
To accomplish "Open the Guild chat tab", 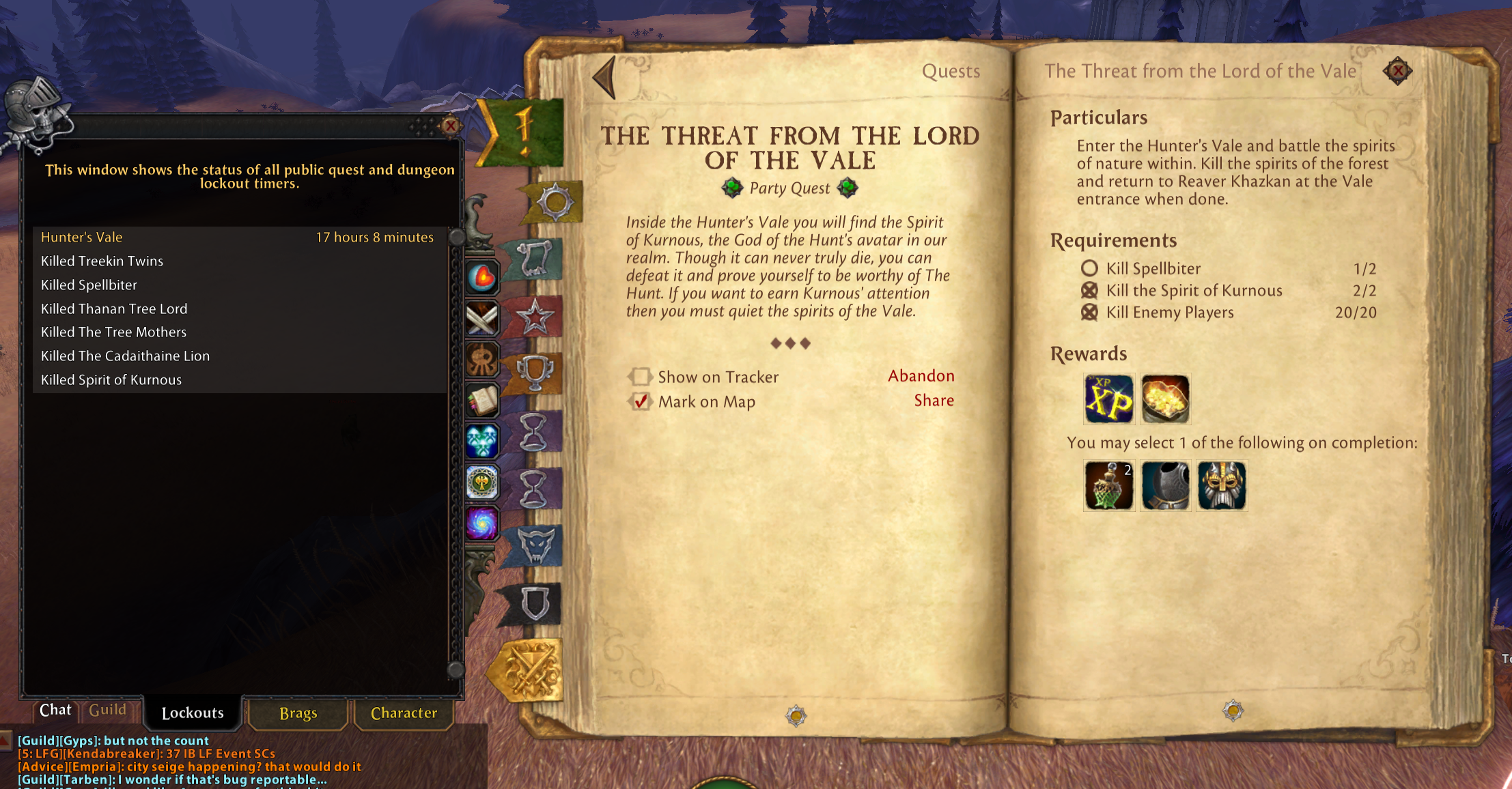I will pyautogui.click(x=108, y=711).
